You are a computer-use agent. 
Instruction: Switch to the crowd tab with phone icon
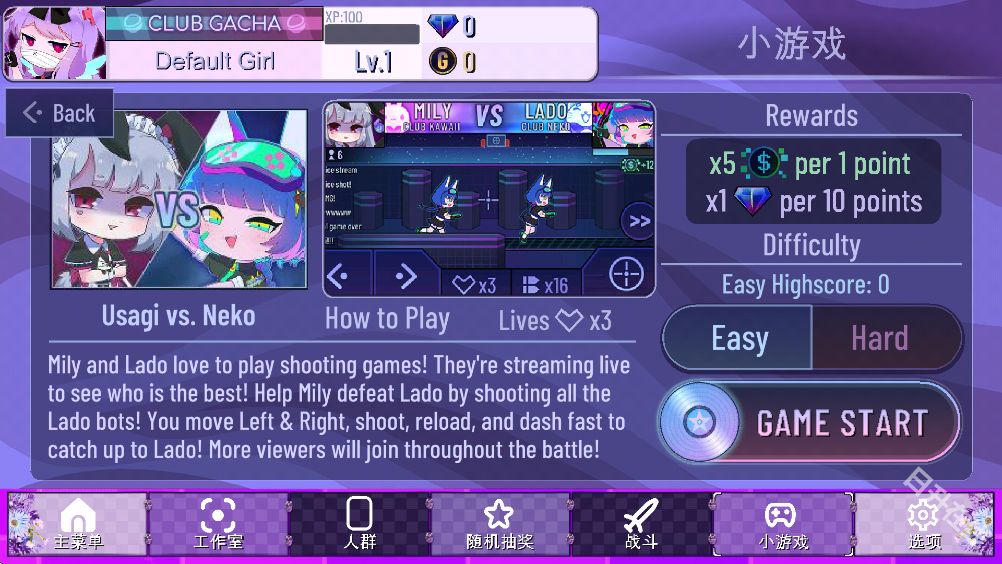coord(359,525)
